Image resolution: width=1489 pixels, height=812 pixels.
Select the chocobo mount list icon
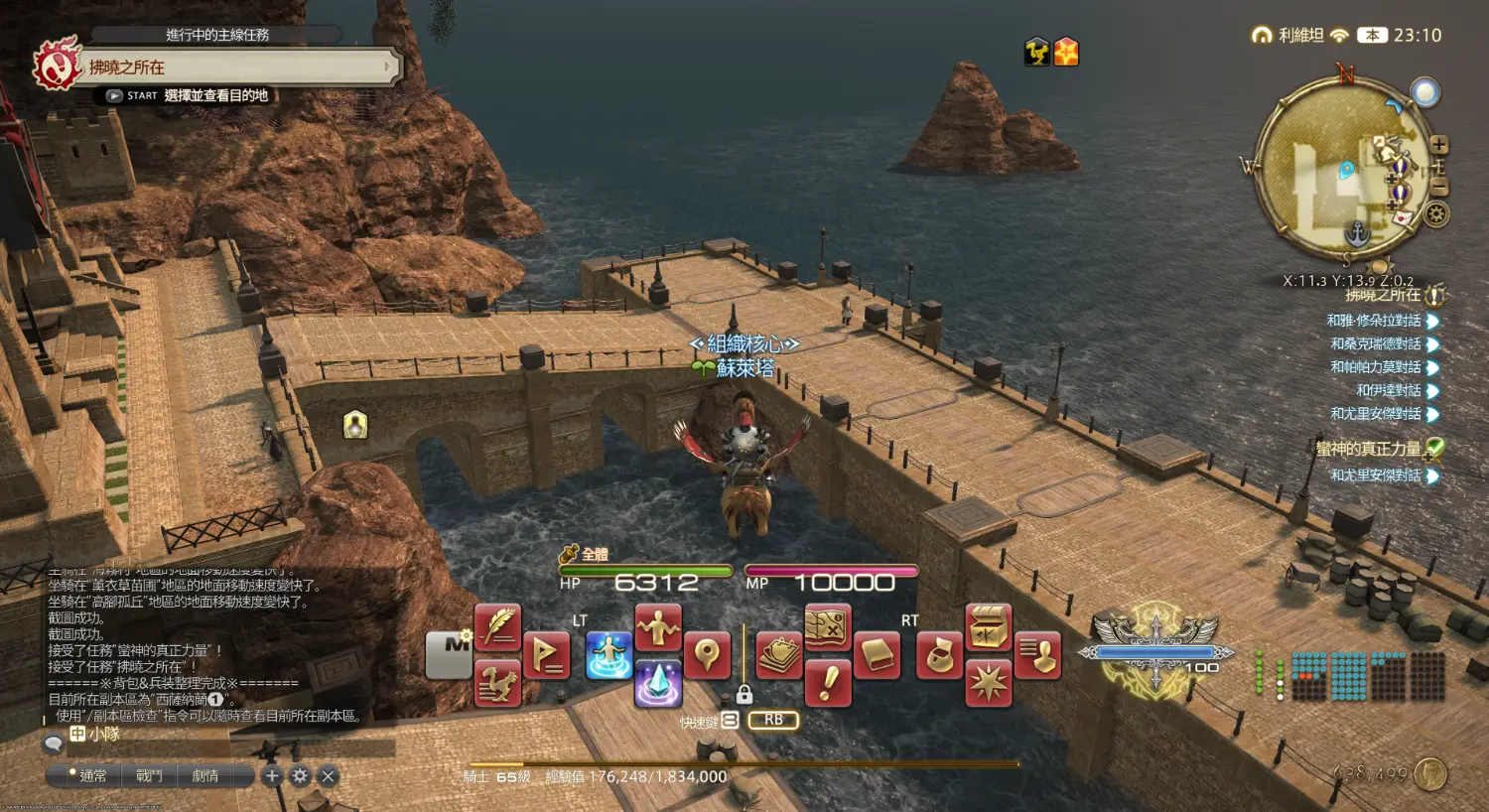point(498,683)
